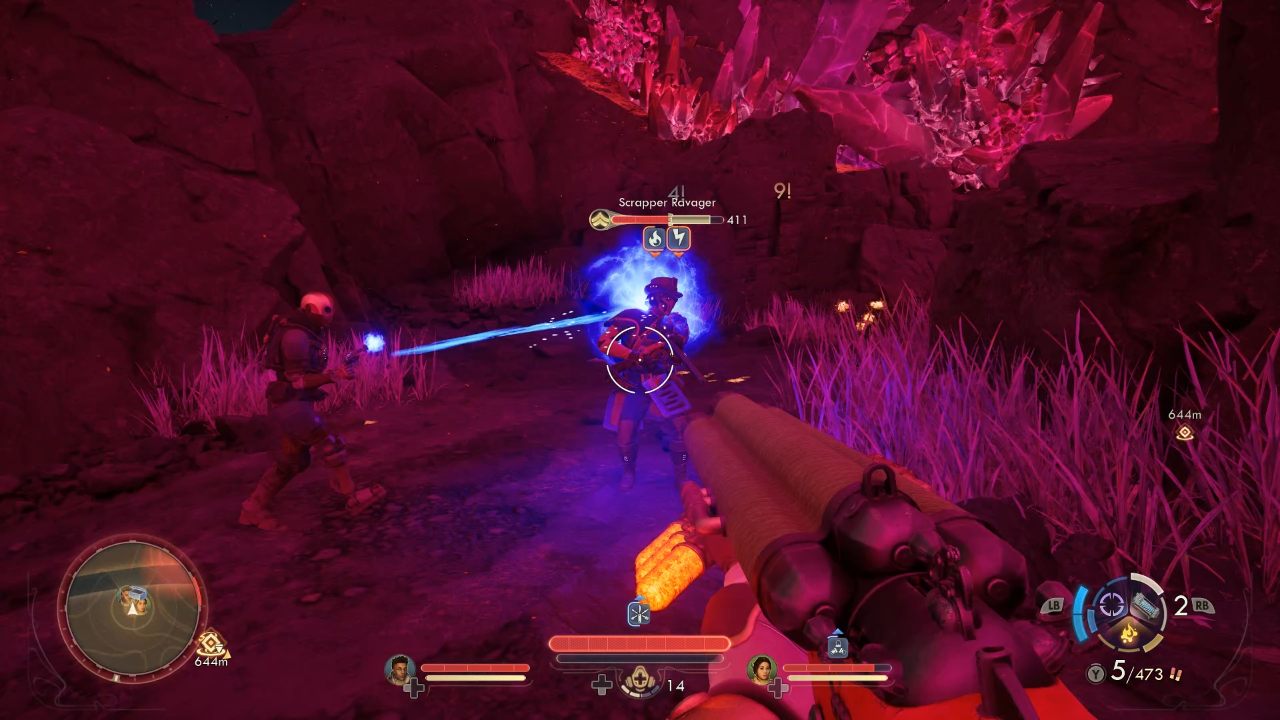Activate the snowflake ability icon above health
The width and height of the screenshot is (1280, 720).
[639, 613]
